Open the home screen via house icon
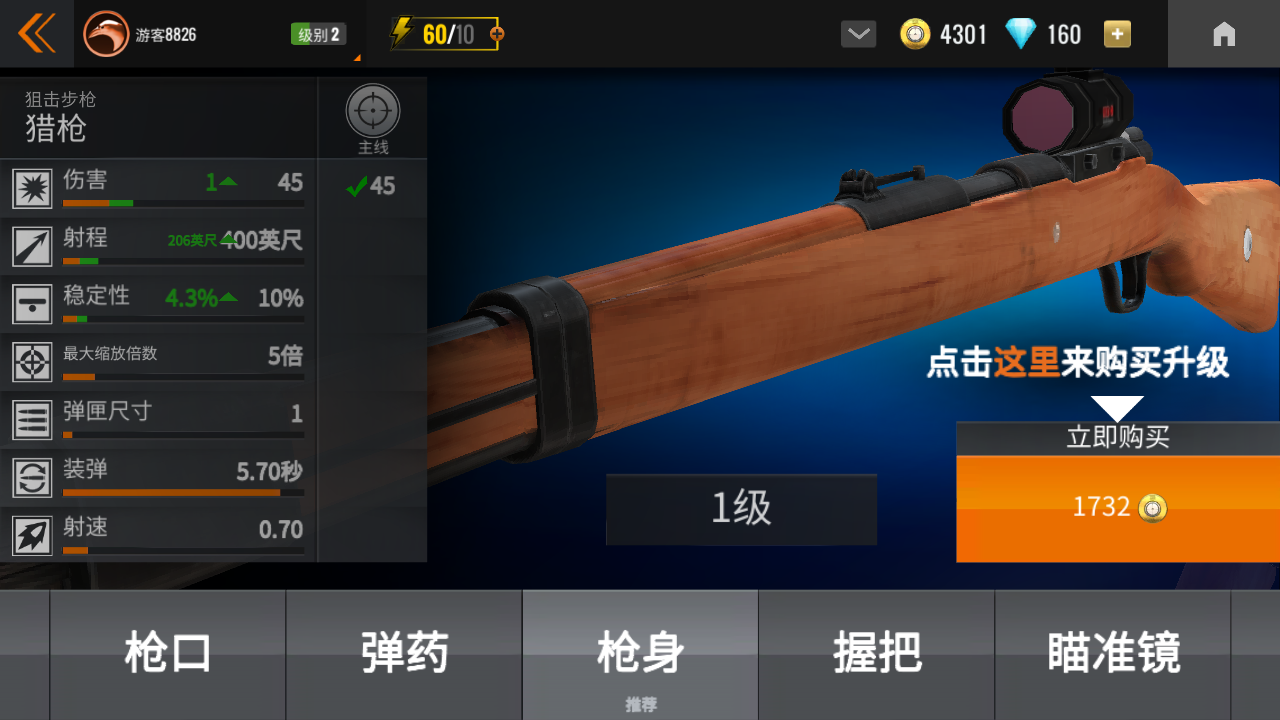 coord(1224,33)
